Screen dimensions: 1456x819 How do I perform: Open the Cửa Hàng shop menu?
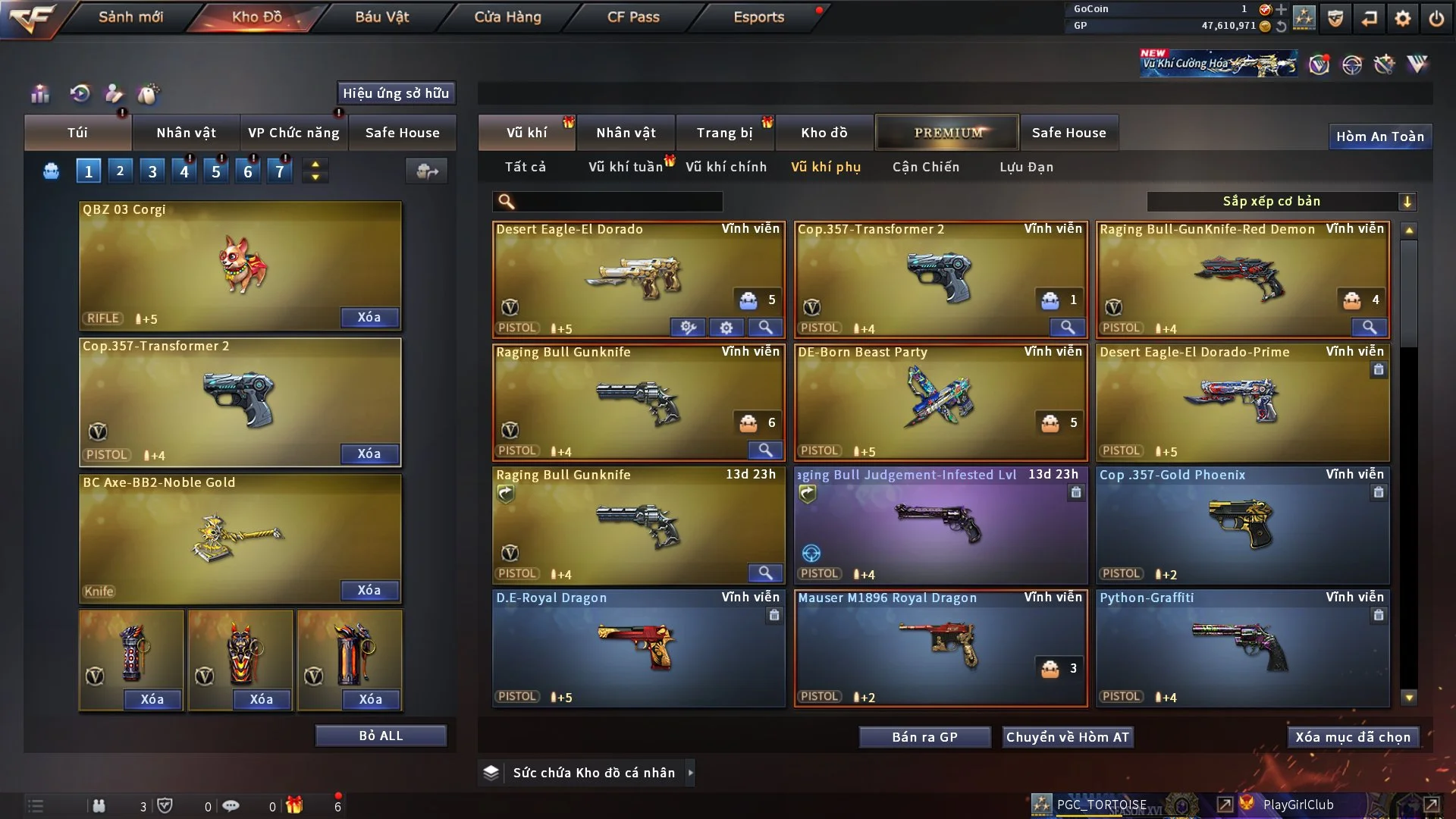tap(507, 17)
